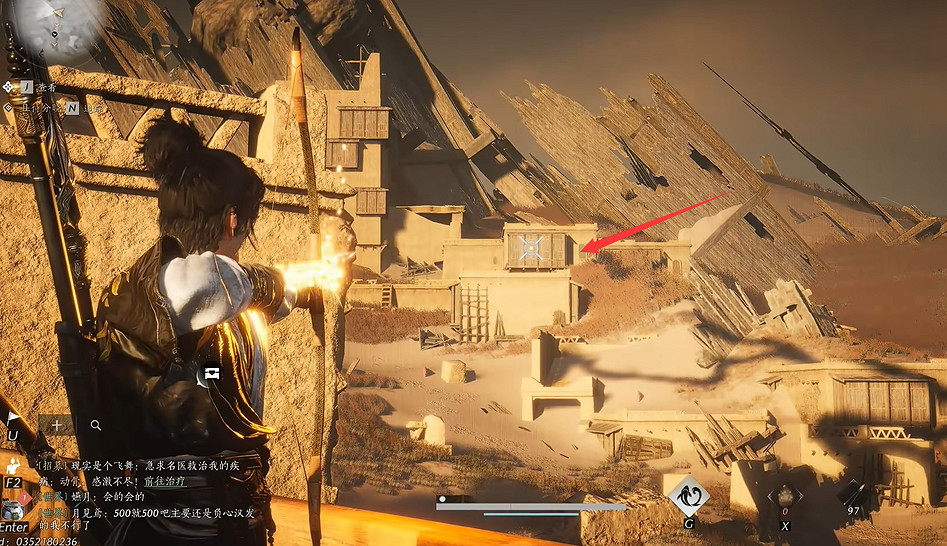This screenshot has height=546, width=947.
Task: Select the consumable item slot showing 0
Action: pyautogui.click(x=785, y=498)
